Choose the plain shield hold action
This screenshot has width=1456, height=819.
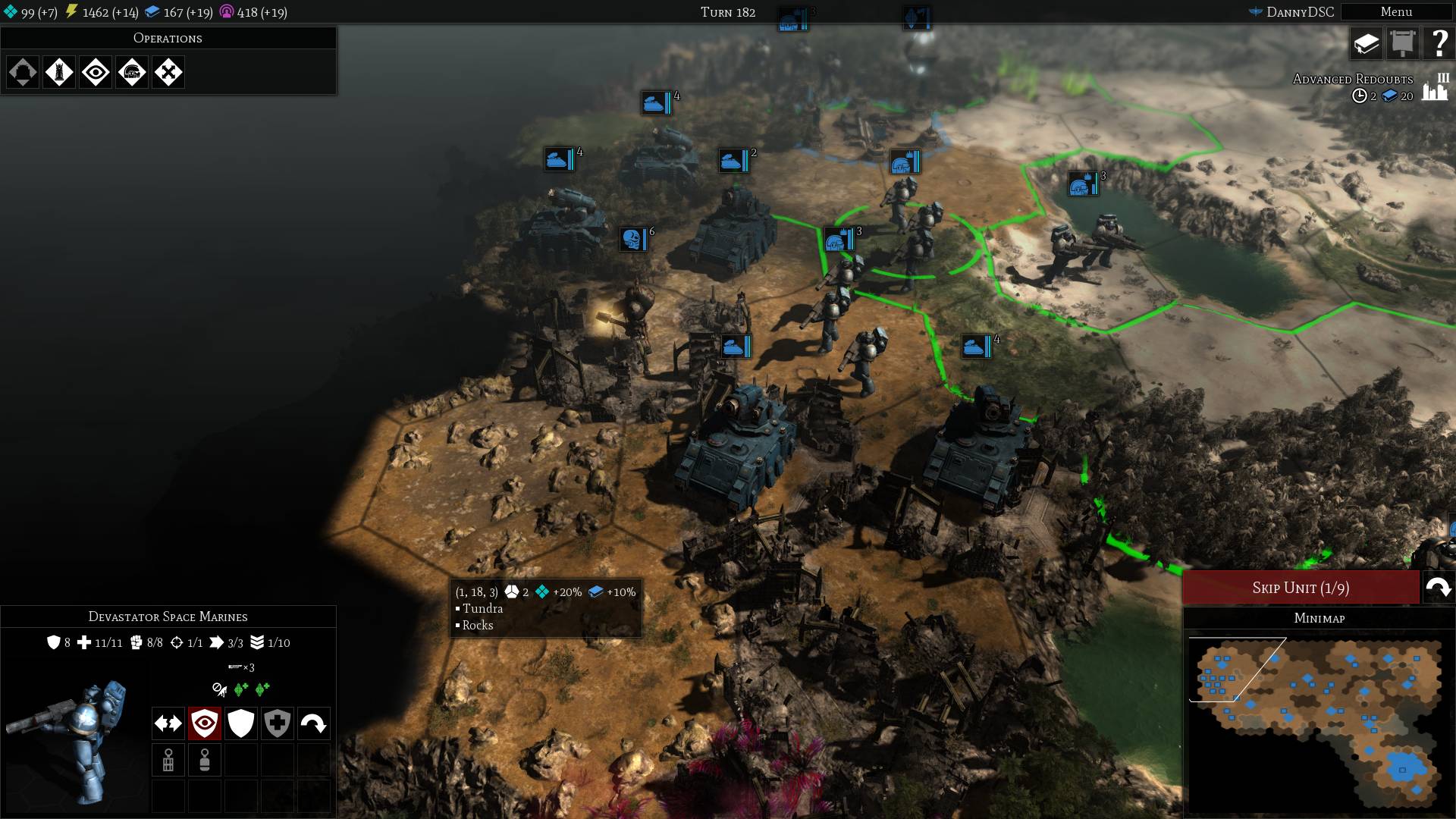coord(241,723)
